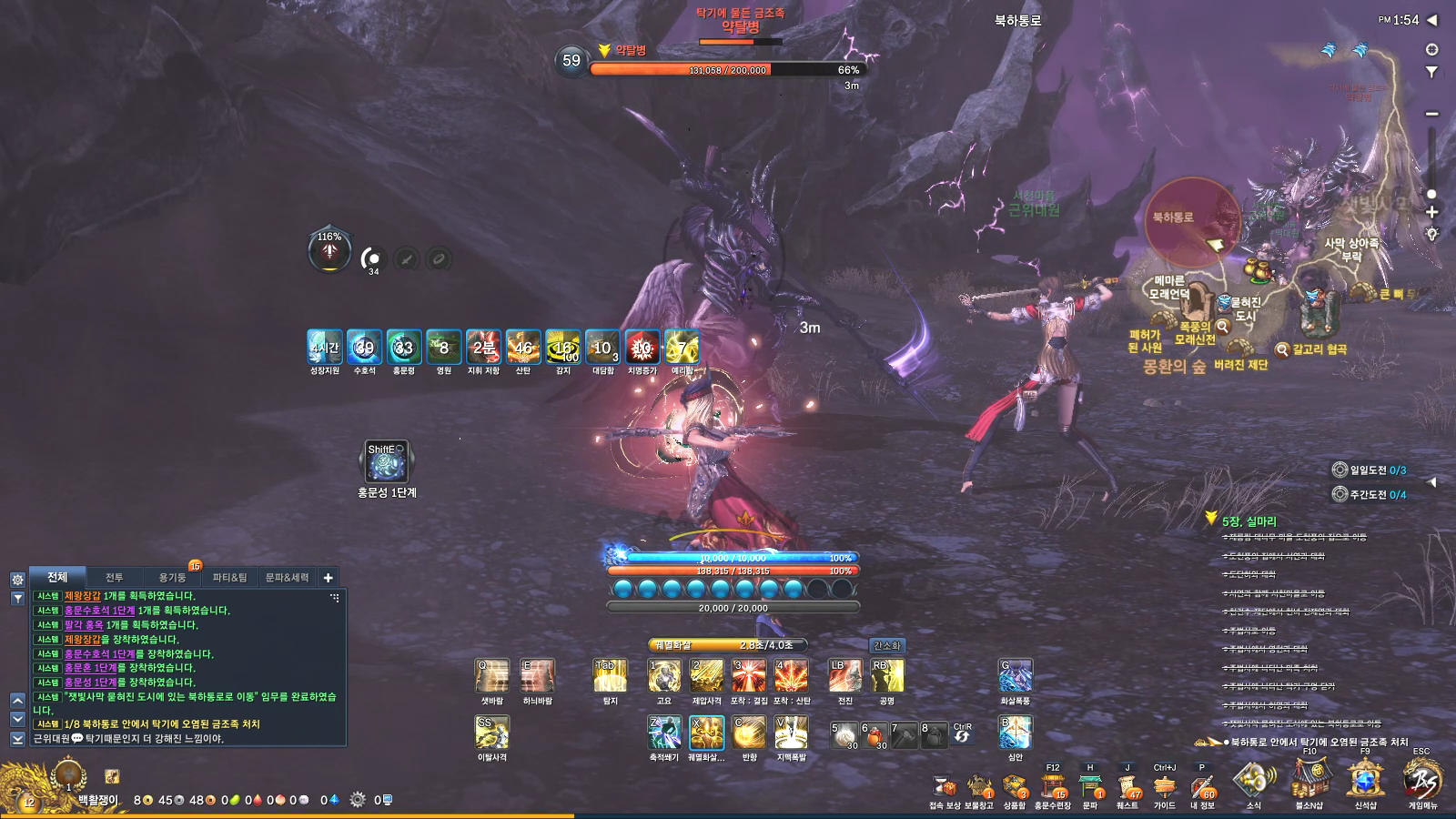Viewport: 1456px width, 819px height.
Task: Open the 신석샵 shop
Action: click(1365, 781)
